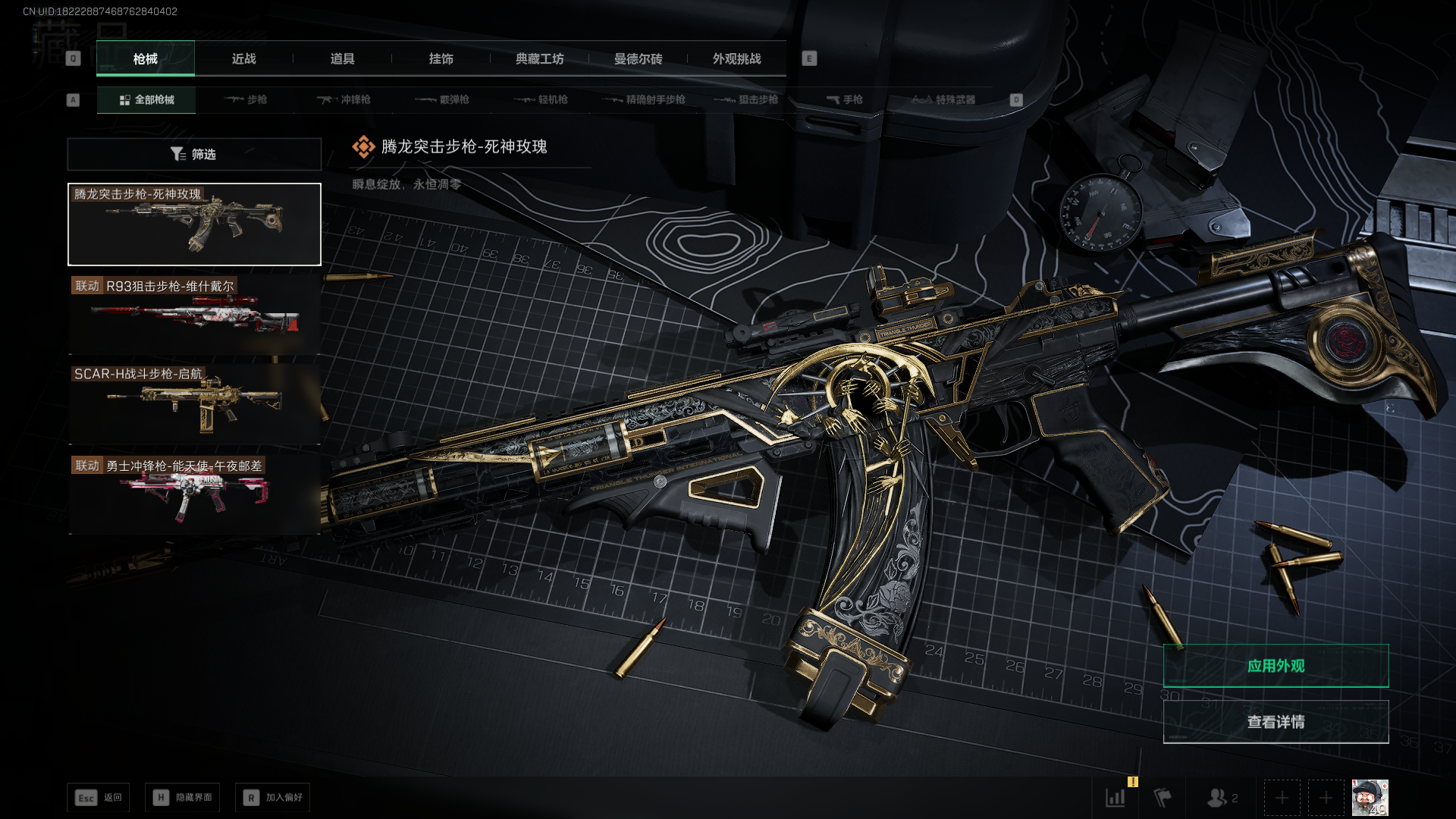
Task: Go to the 典藏工坊 tab
Action: [x=539, y=59]
